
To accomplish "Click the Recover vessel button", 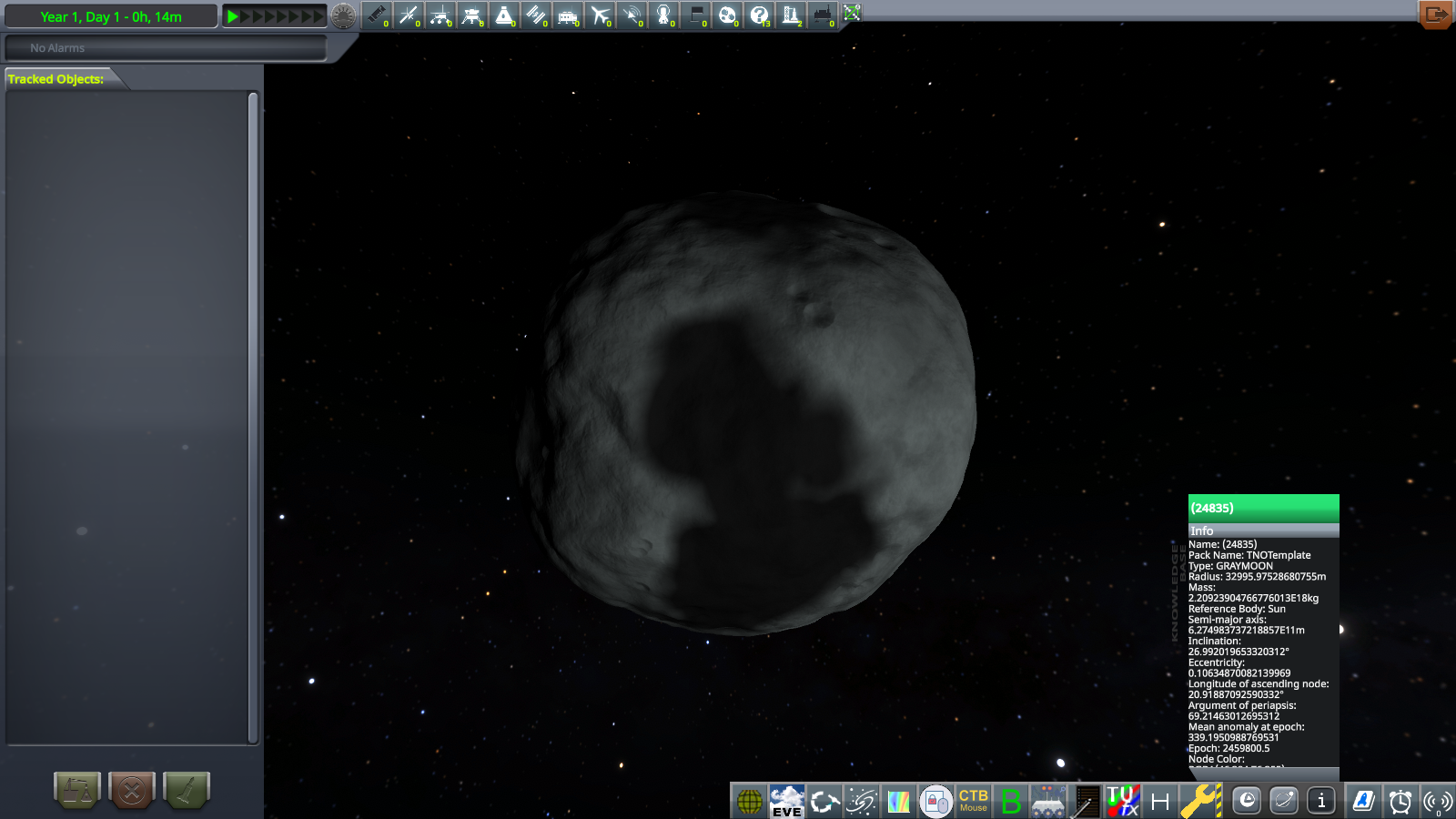I will (x=77, y=790).
